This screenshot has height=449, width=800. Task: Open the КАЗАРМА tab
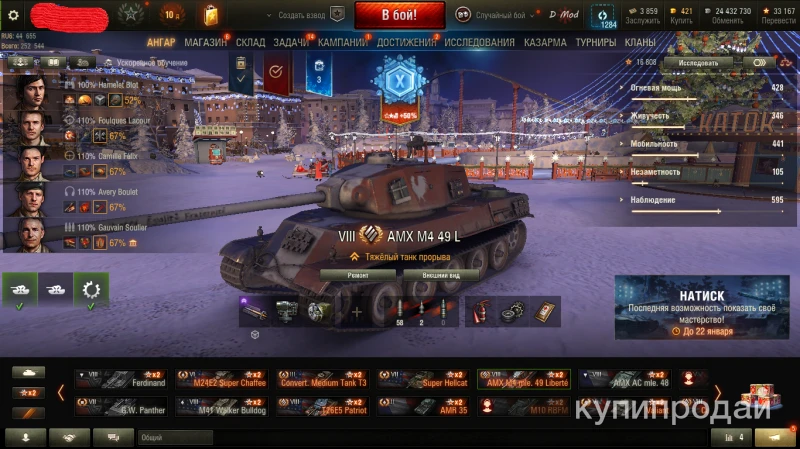click(545, 43)
